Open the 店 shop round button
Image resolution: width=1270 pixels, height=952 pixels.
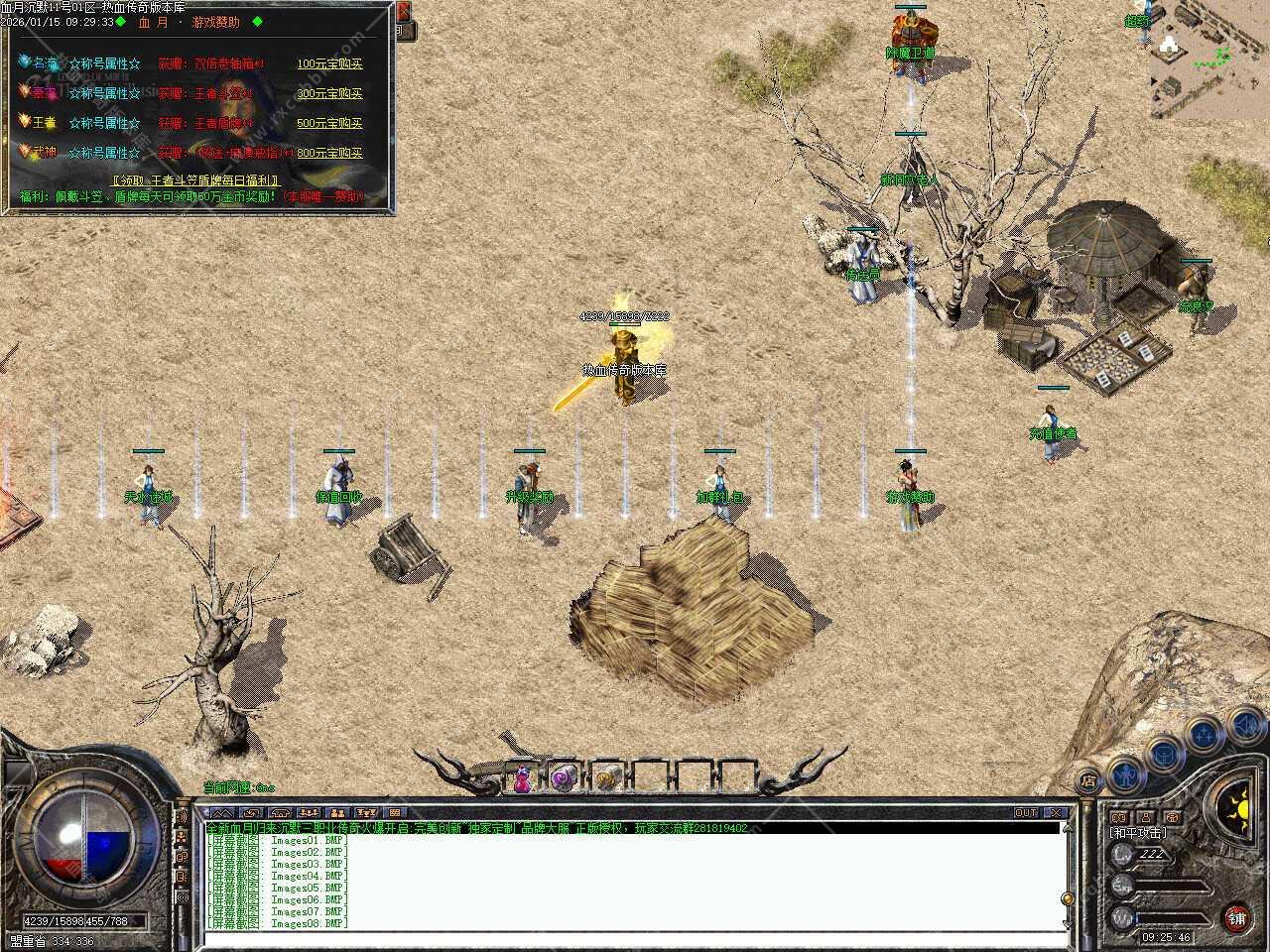pyautogui.click(x=1088, y=780)
